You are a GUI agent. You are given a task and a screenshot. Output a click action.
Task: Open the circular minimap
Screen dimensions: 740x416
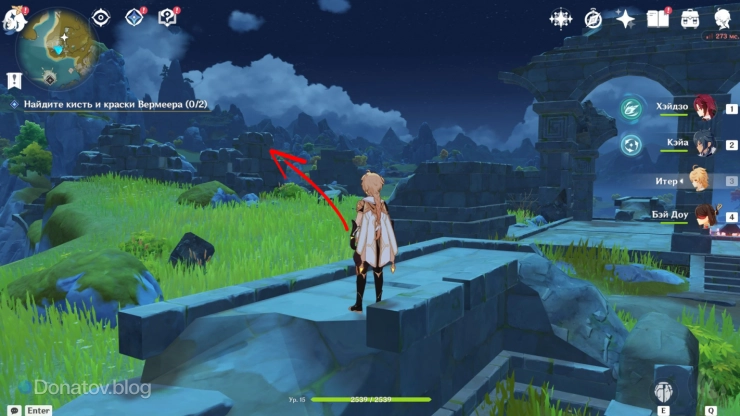point(62,46)
